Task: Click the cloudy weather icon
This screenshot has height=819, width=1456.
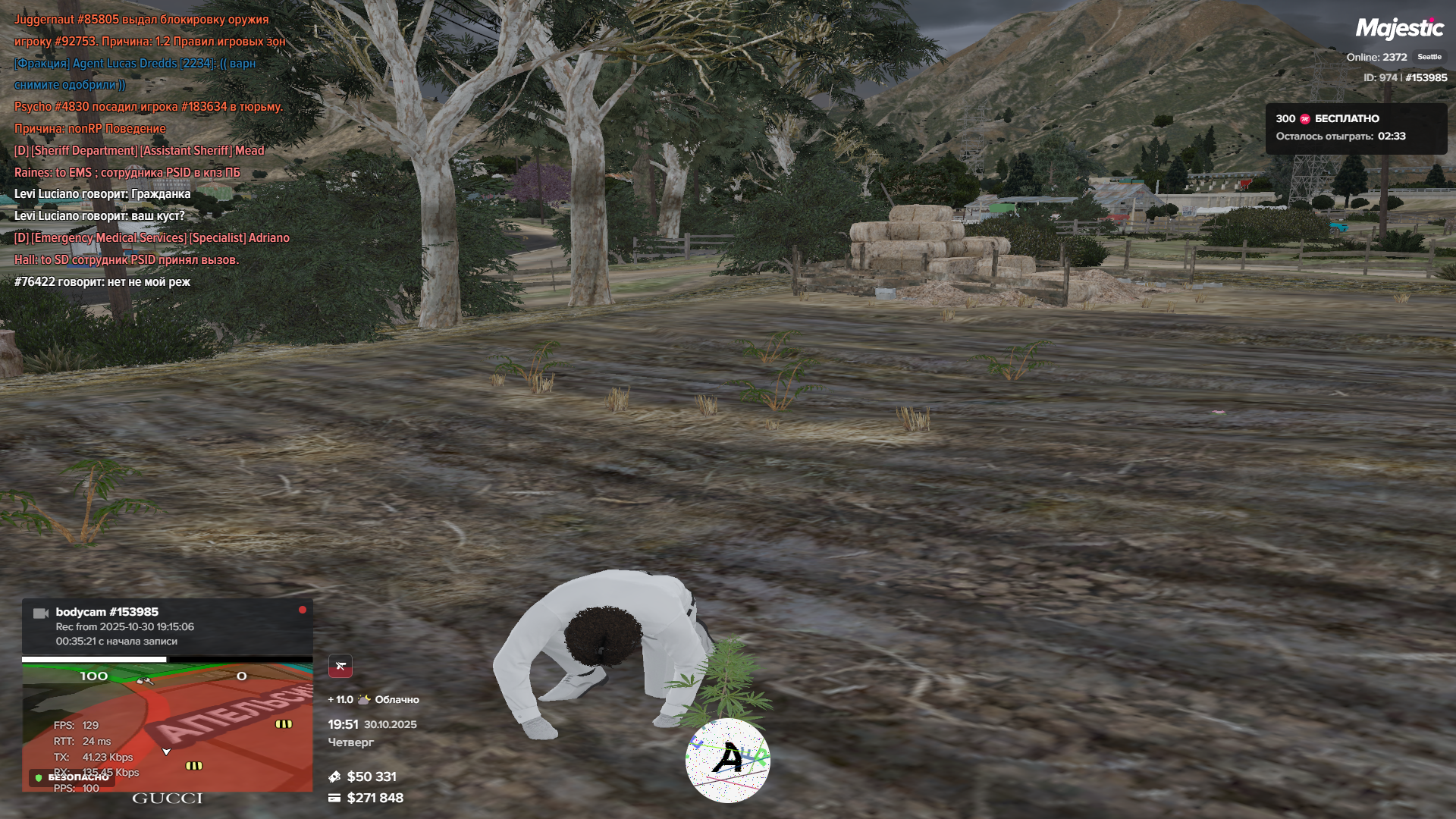Action: (x=364, y=699)
